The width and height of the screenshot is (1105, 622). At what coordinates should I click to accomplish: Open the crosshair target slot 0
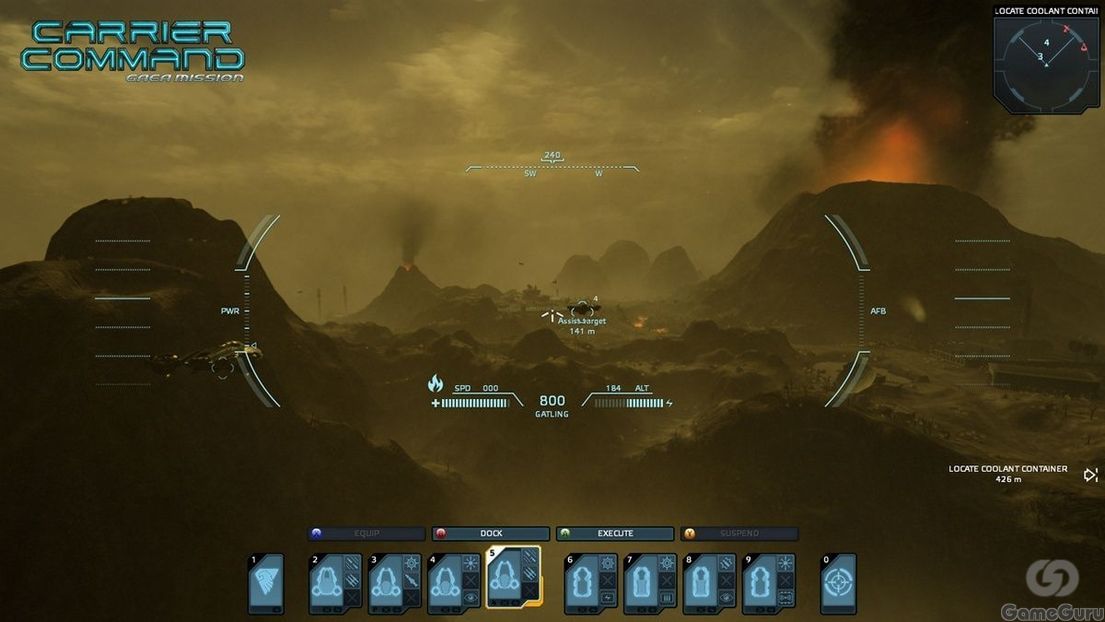(x=838, y=583)
